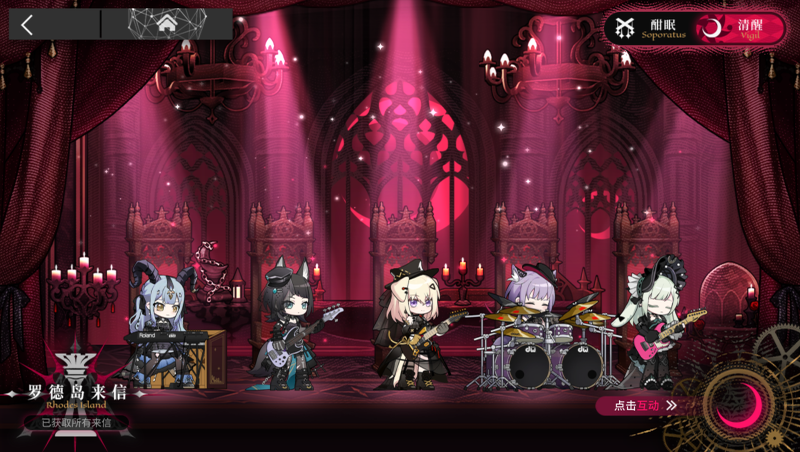Switch to the Soporatus mode
The image size is (800, 452).
650,27
